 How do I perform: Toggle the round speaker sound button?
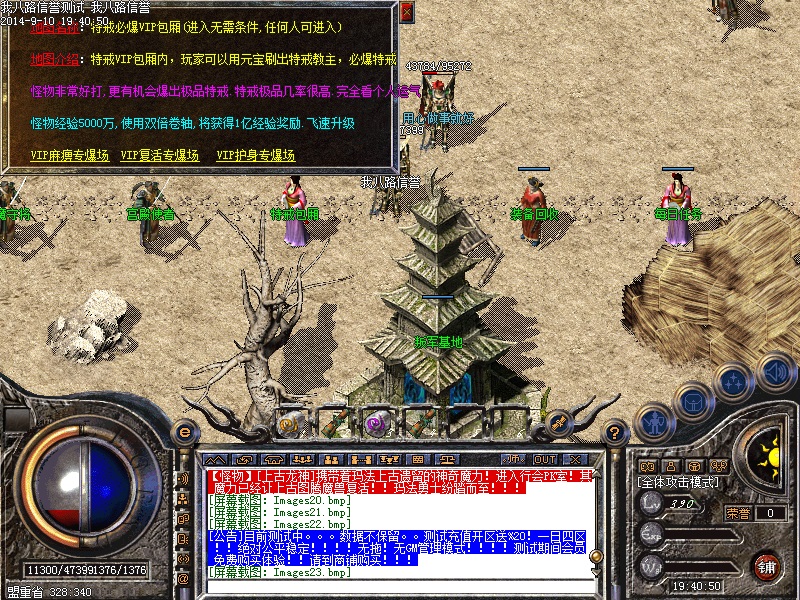(776, 373)
